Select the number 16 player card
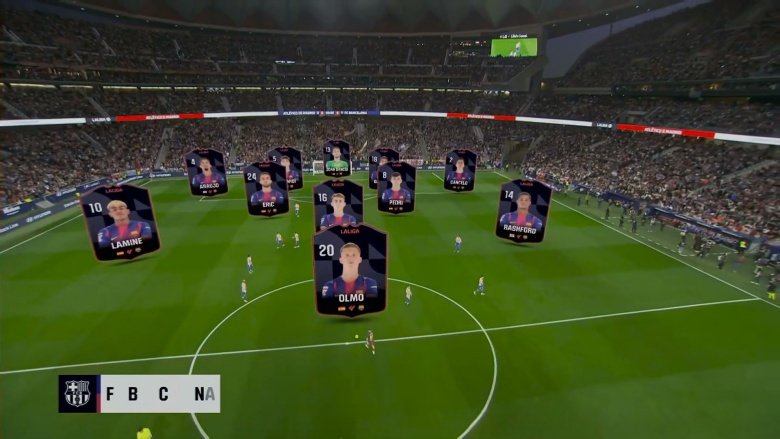Viewport: 780px width, 439px height. [338, 203]
